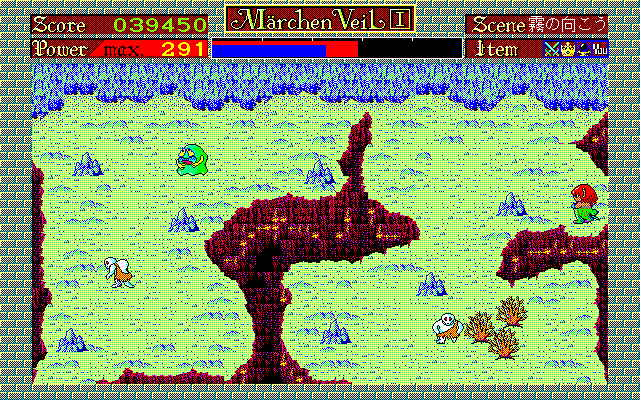This screenshot has height=400, width=640.
Task: Choose the golden crown item icon
Action: coord(565,47)
